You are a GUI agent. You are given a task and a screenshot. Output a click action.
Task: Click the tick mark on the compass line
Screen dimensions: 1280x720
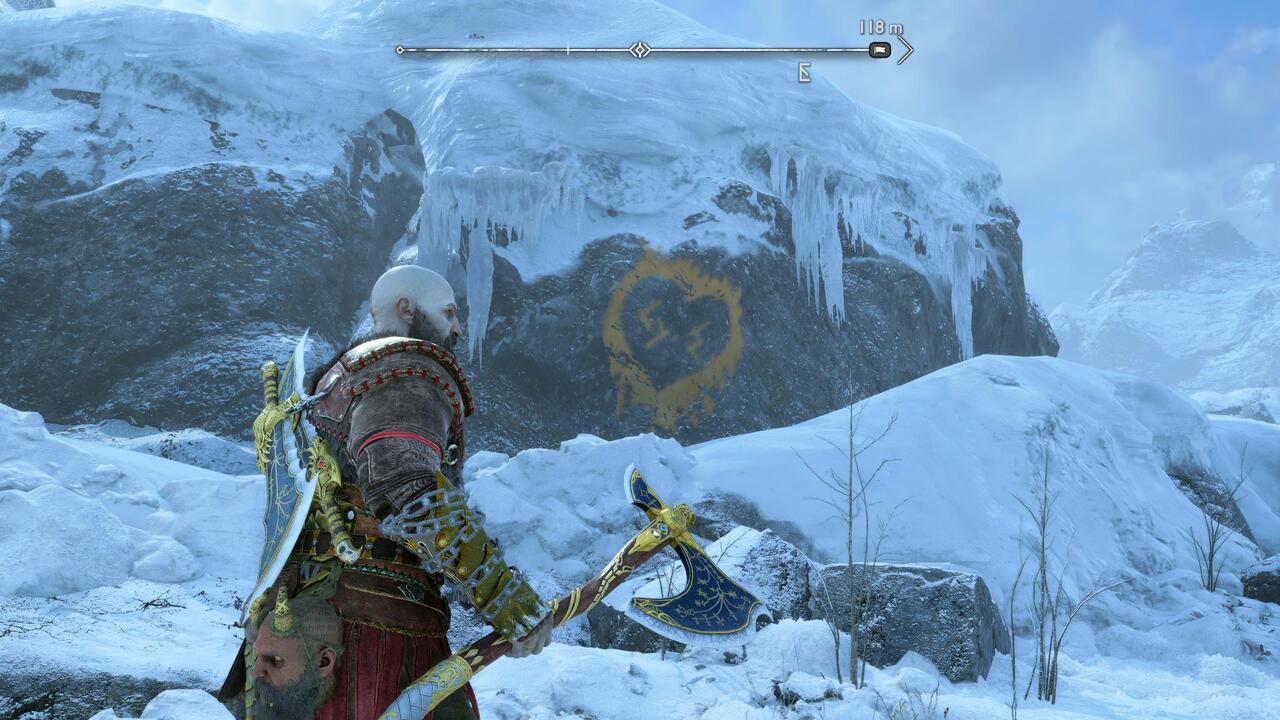566,47
